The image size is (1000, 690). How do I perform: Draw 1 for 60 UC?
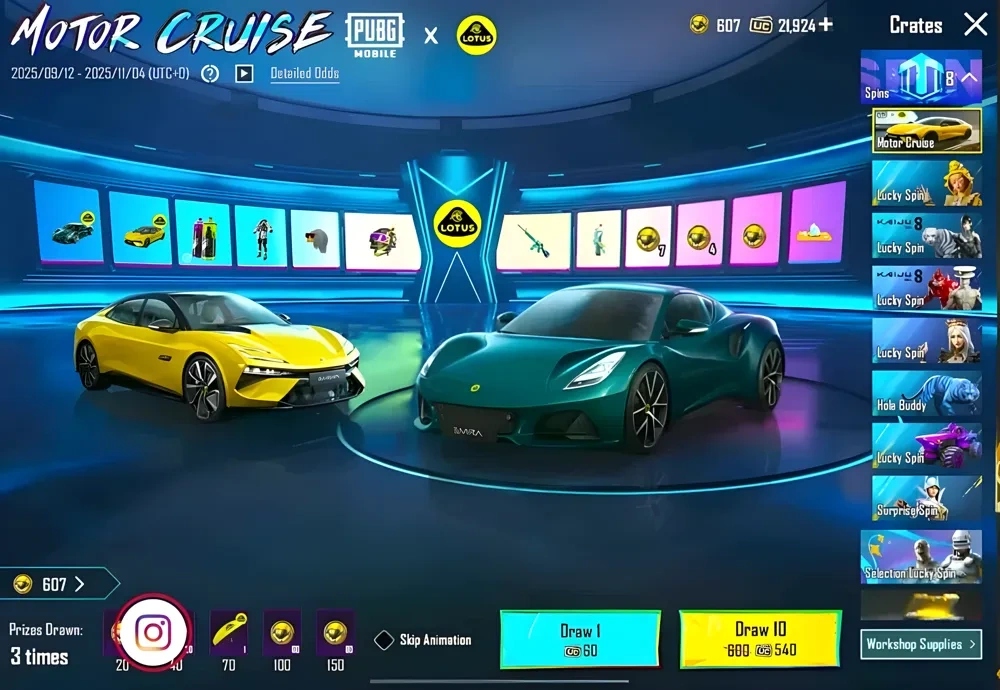click(579, 640)
